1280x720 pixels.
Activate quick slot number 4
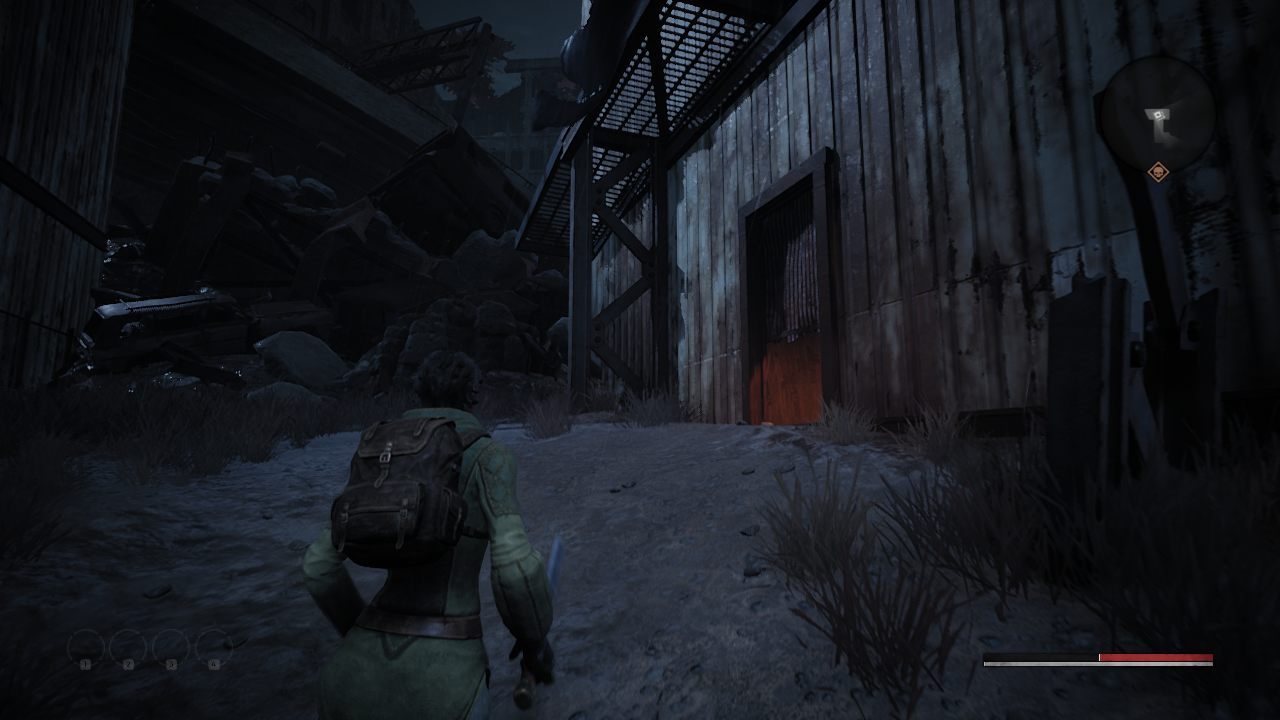(x=214, y=649)
